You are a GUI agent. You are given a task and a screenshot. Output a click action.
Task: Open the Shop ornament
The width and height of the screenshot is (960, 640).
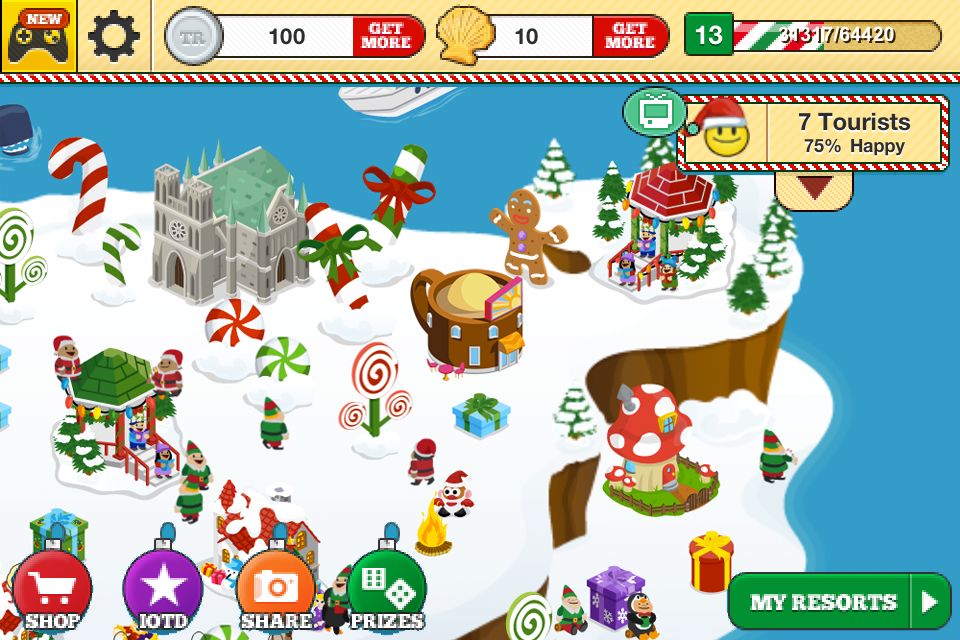click(52, 590)
